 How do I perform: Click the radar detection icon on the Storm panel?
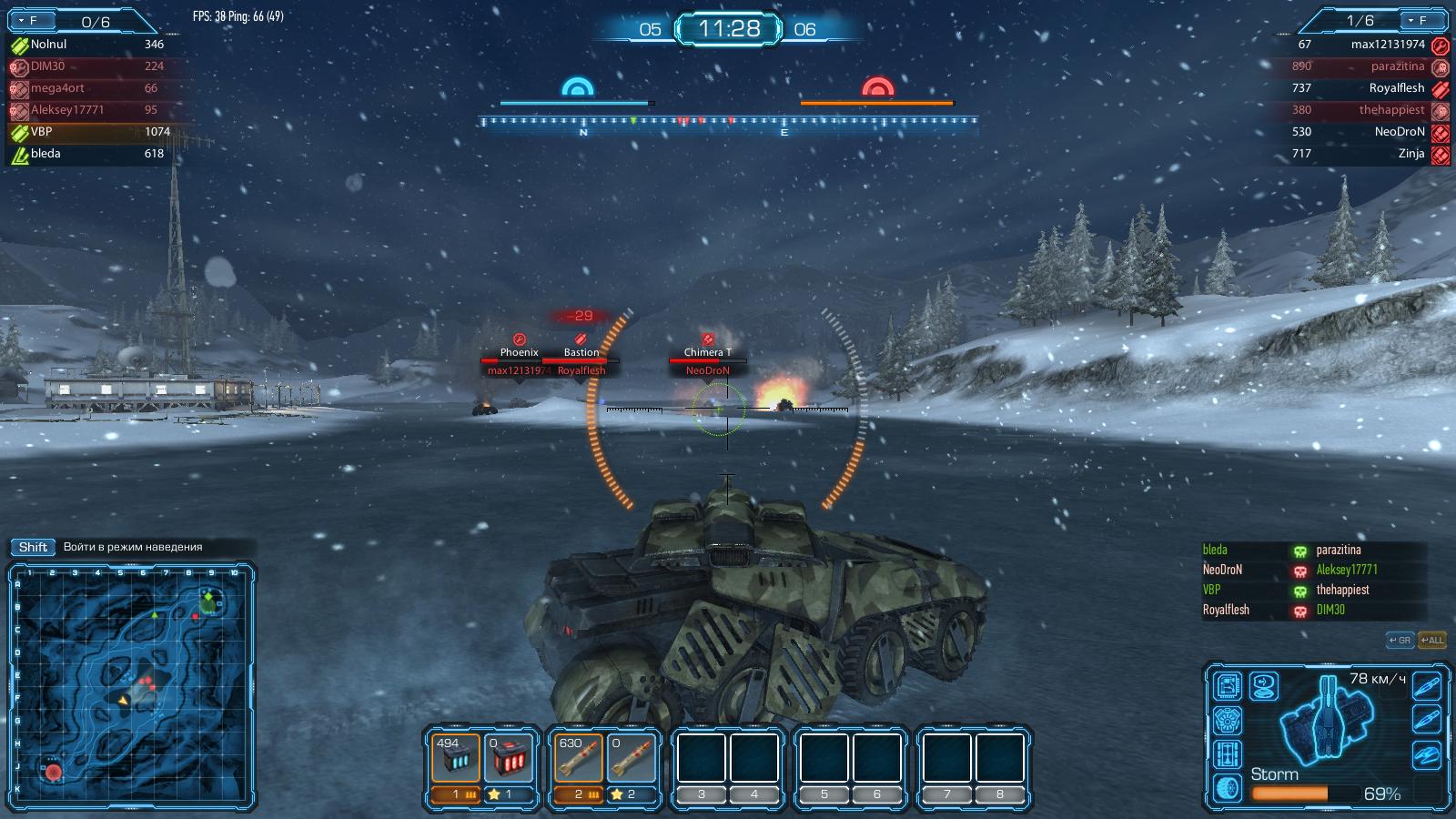1264,686
